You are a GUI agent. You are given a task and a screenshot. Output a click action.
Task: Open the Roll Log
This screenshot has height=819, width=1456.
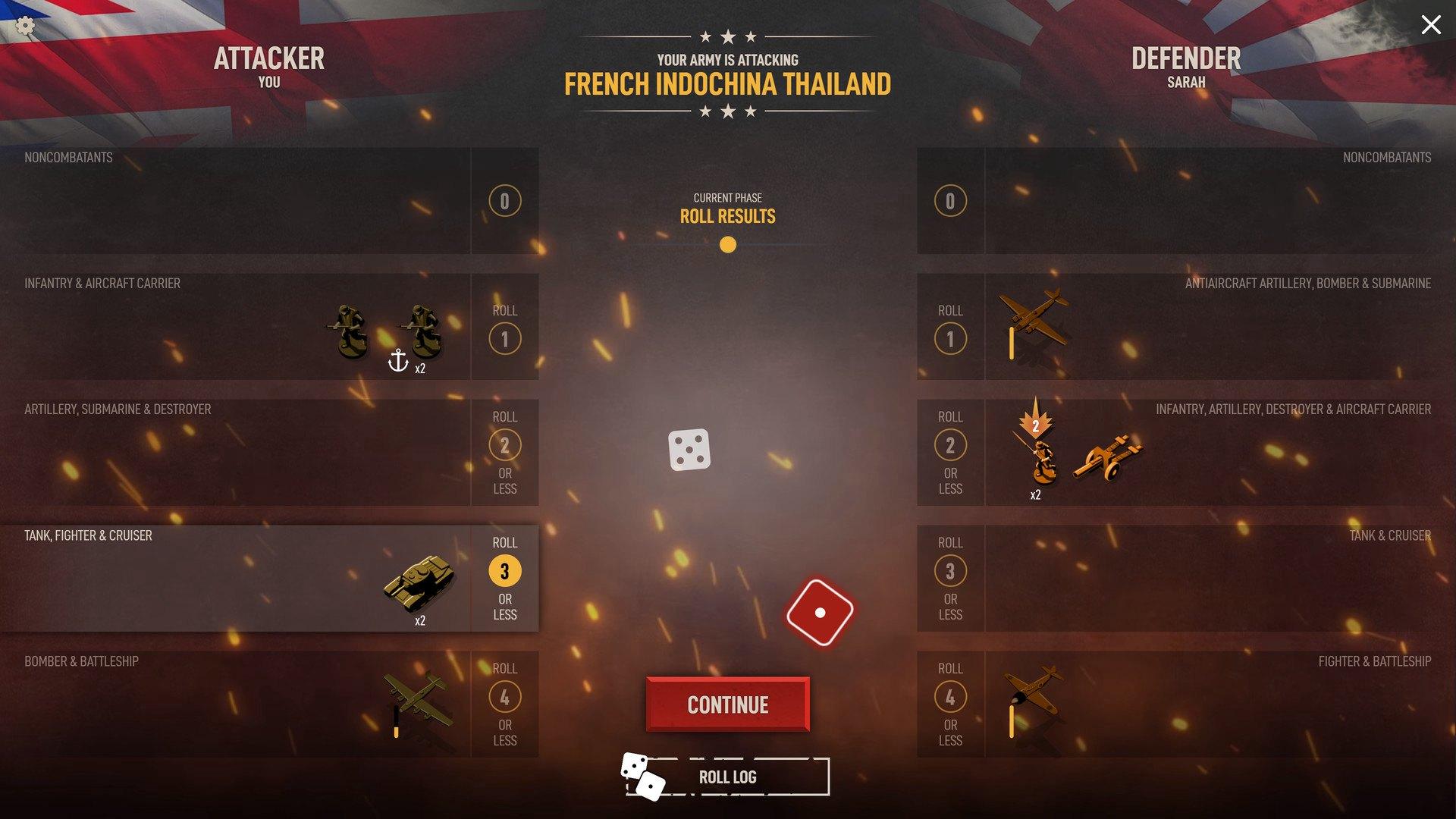726,777
